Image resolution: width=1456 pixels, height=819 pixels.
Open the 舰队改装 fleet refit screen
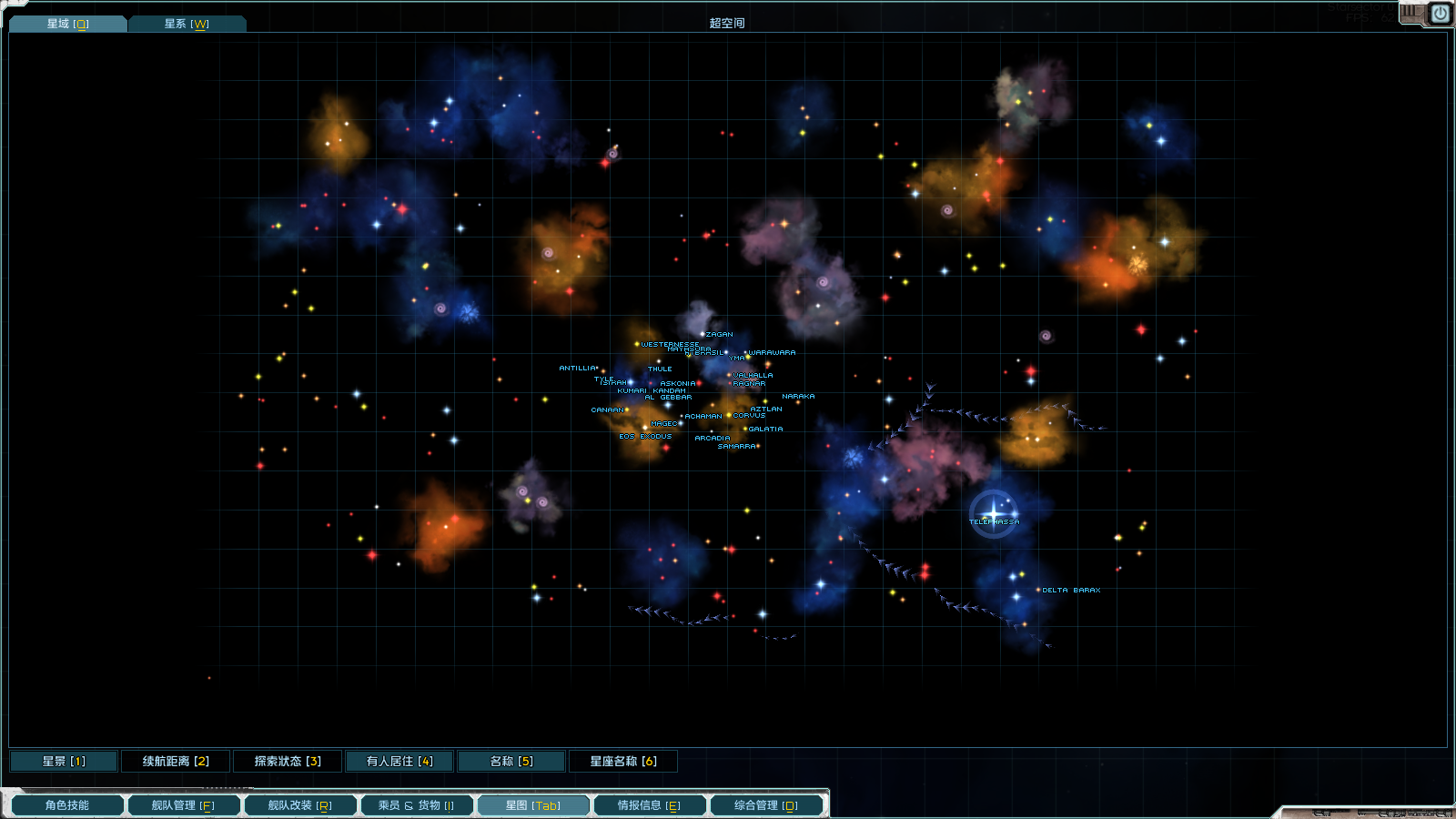(x=299, y=805)
